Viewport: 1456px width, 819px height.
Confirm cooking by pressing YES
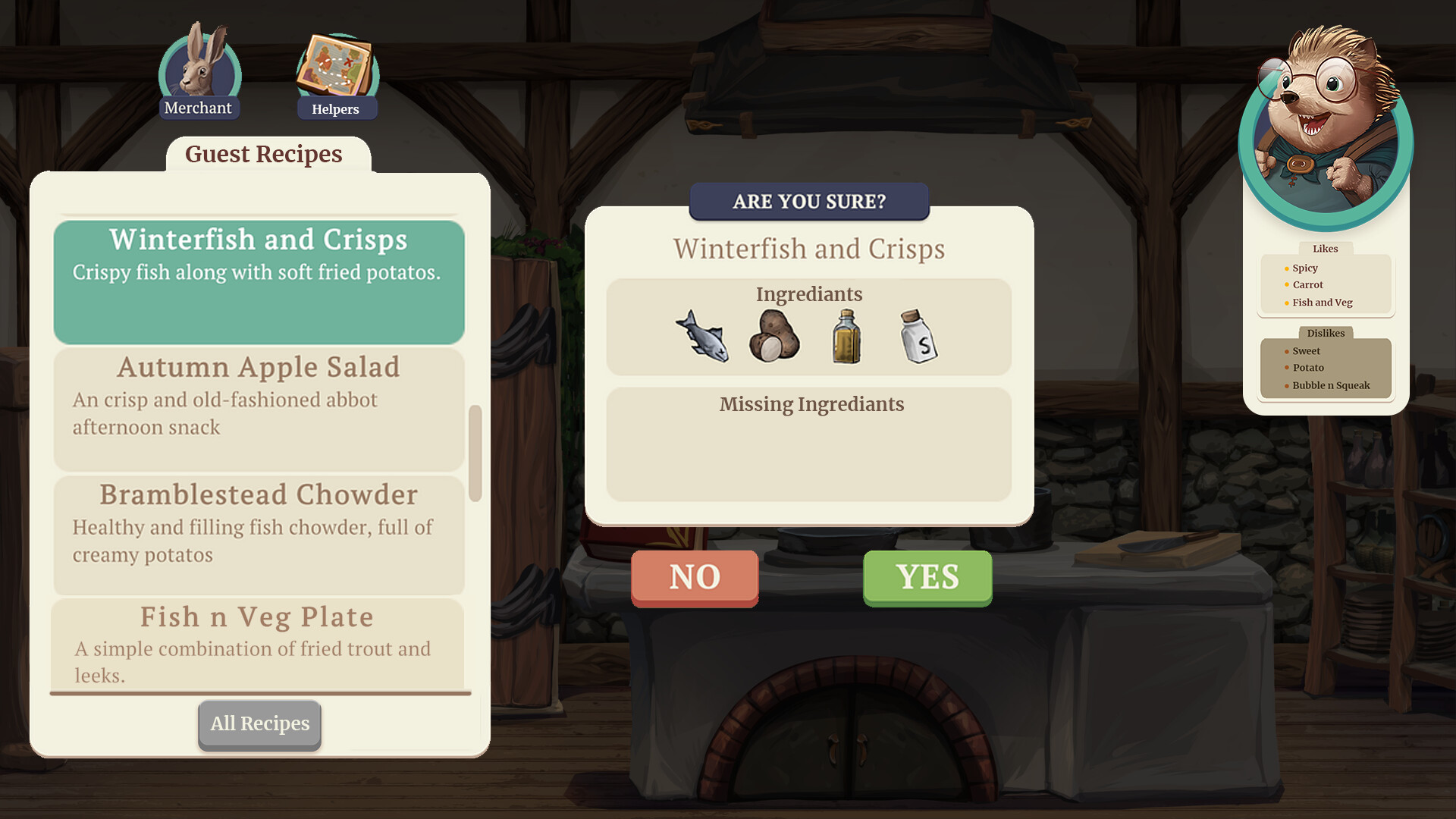click(927, 578)
